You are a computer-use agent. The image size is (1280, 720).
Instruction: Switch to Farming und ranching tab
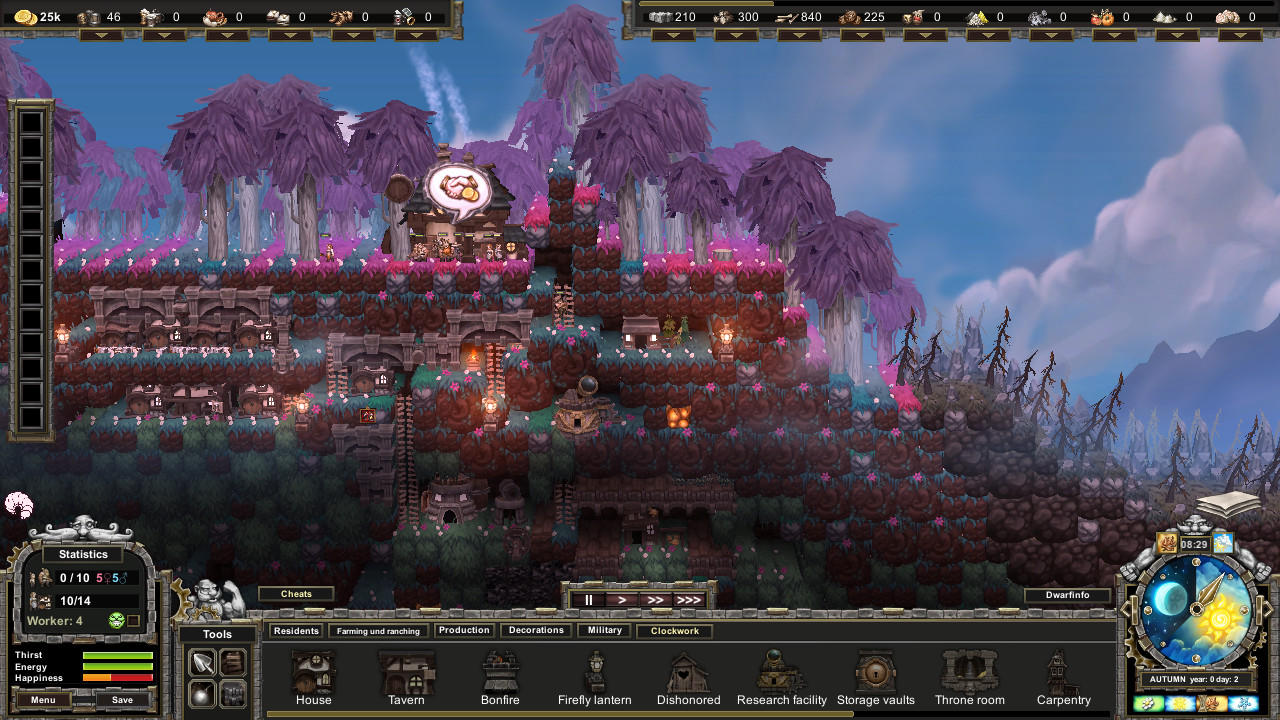click(x=379, y=631)
